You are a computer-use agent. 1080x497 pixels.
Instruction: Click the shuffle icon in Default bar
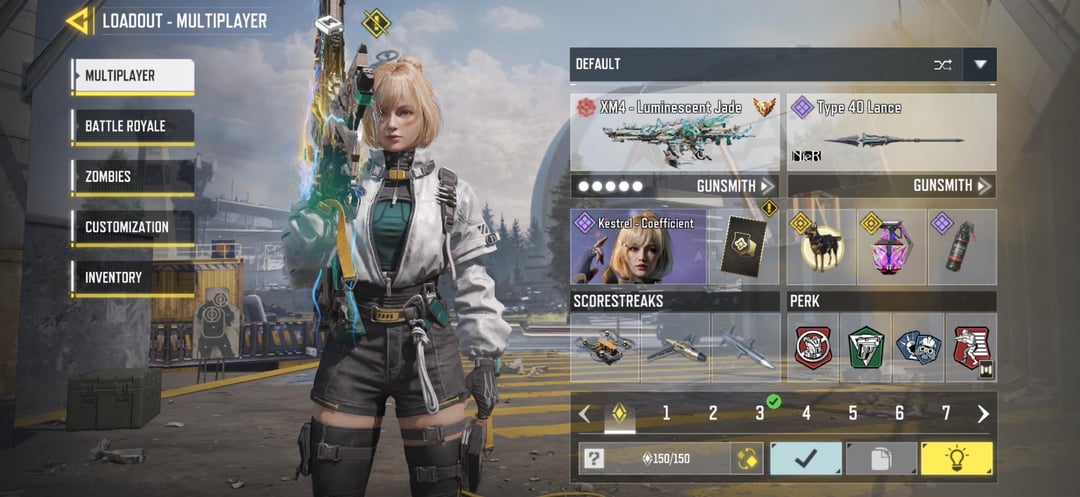(x=942, y=65)
